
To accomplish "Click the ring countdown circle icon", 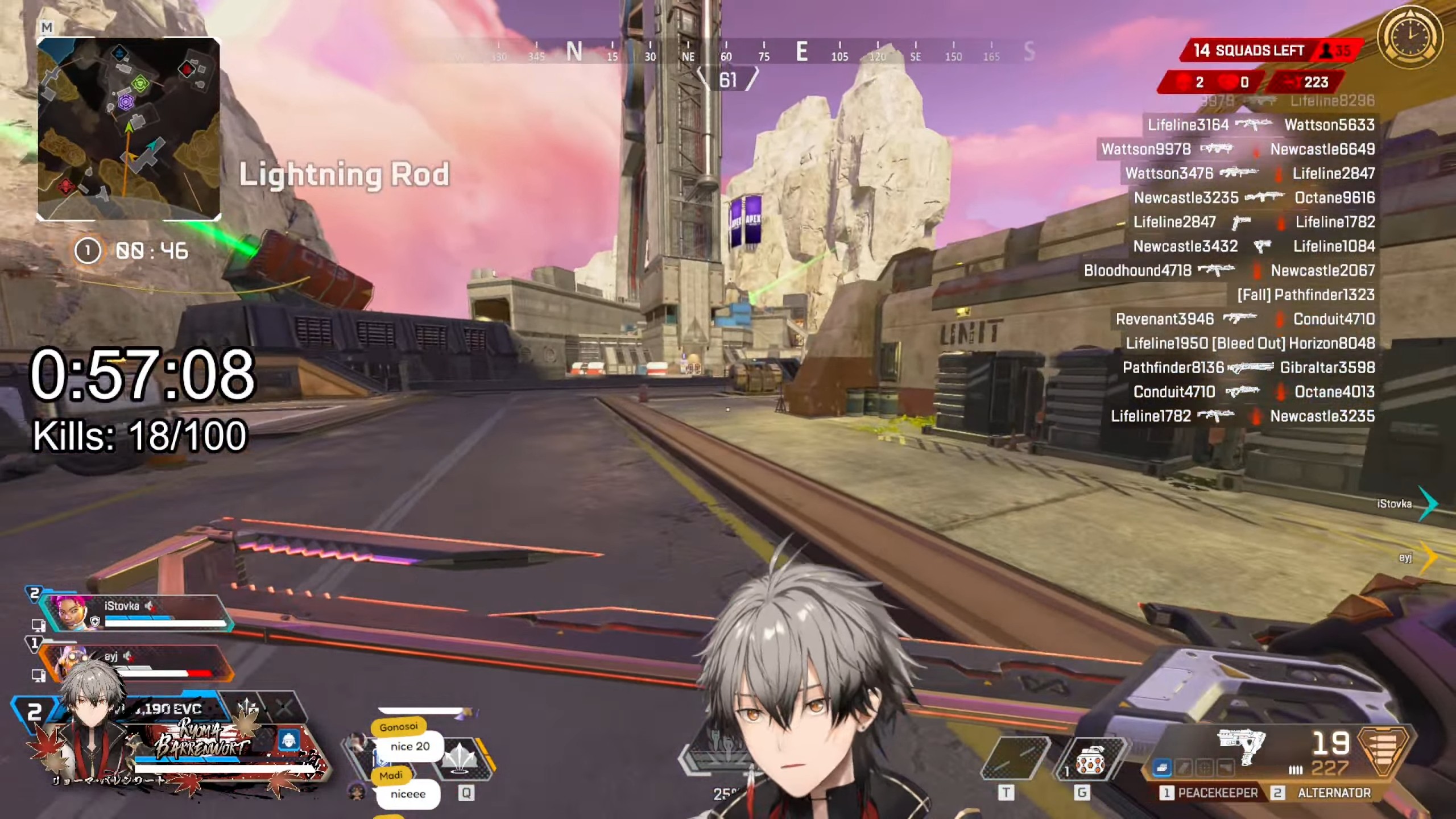I will click(x=88, y=251).
